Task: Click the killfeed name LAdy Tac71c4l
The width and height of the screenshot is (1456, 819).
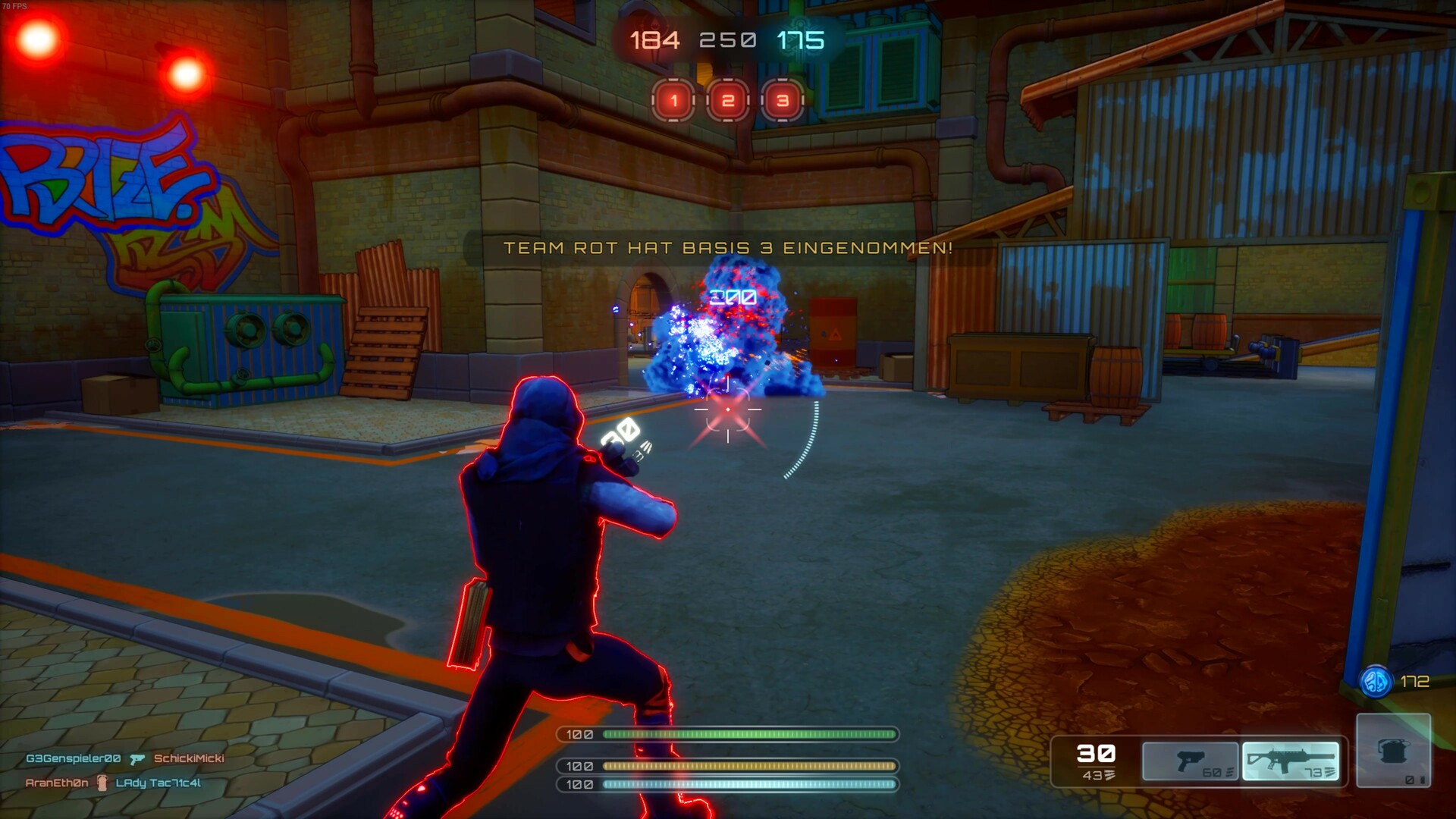Action: click(x=157, y=783)
